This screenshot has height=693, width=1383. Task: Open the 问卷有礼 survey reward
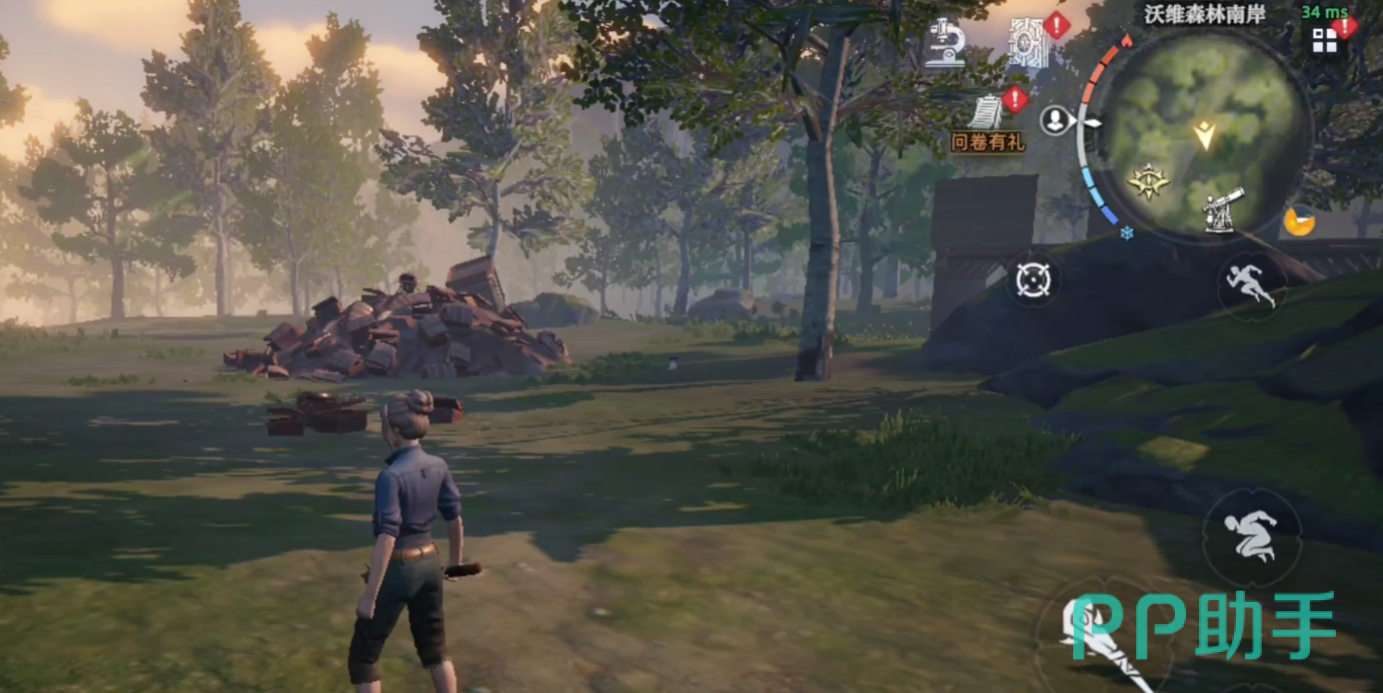point(988,121)
